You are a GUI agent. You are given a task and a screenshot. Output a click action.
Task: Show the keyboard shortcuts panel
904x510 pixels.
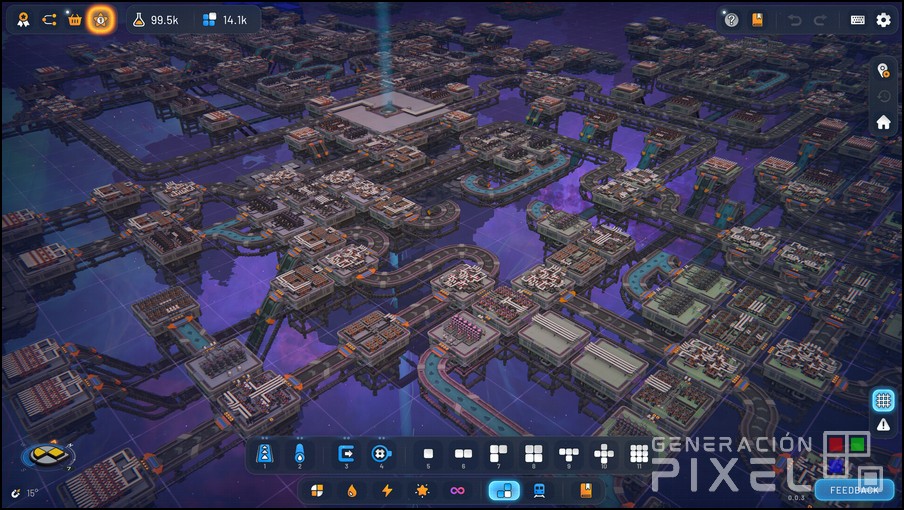858,20
